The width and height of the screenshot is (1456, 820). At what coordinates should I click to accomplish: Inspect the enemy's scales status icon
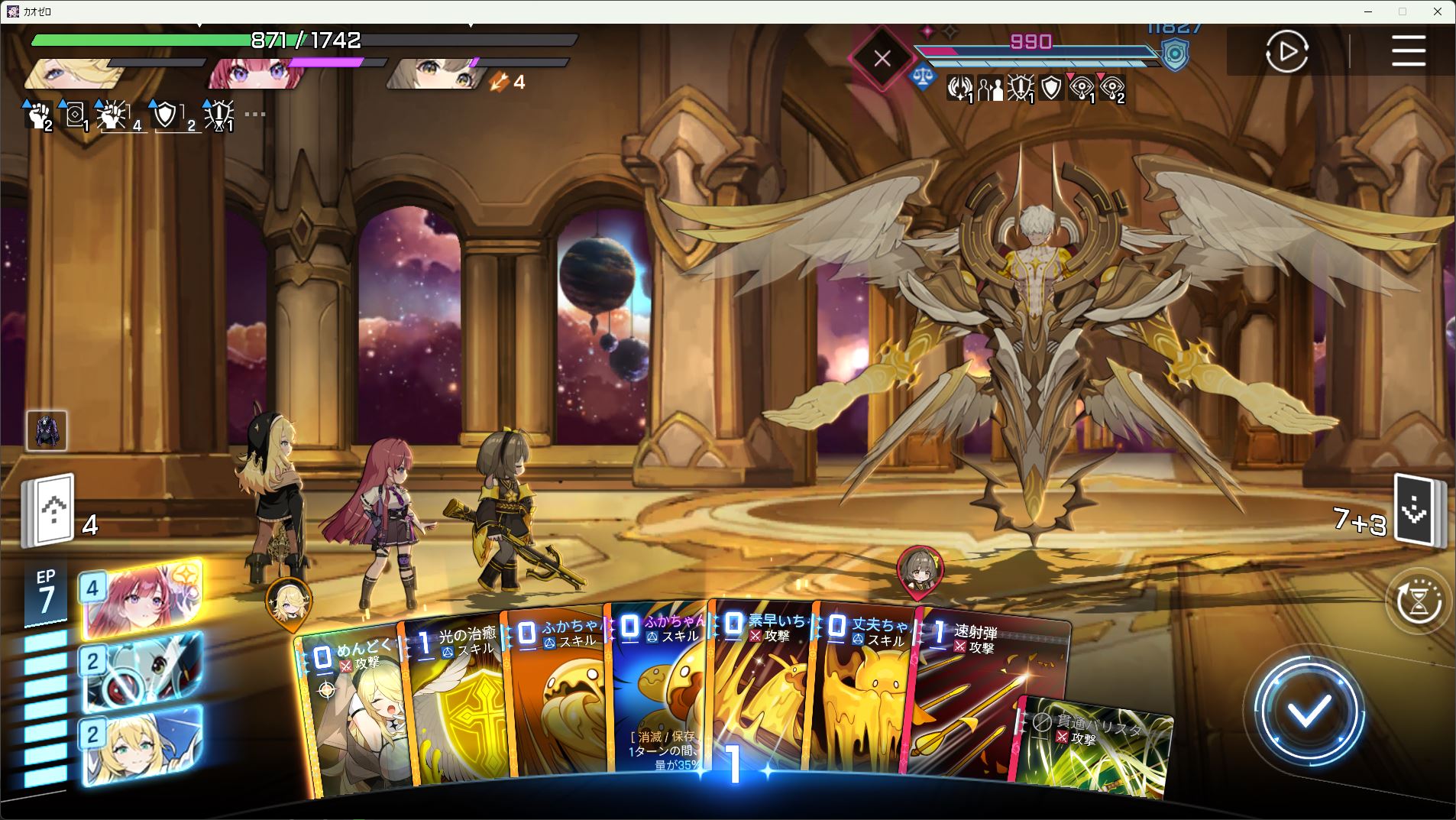coord(923,77)
